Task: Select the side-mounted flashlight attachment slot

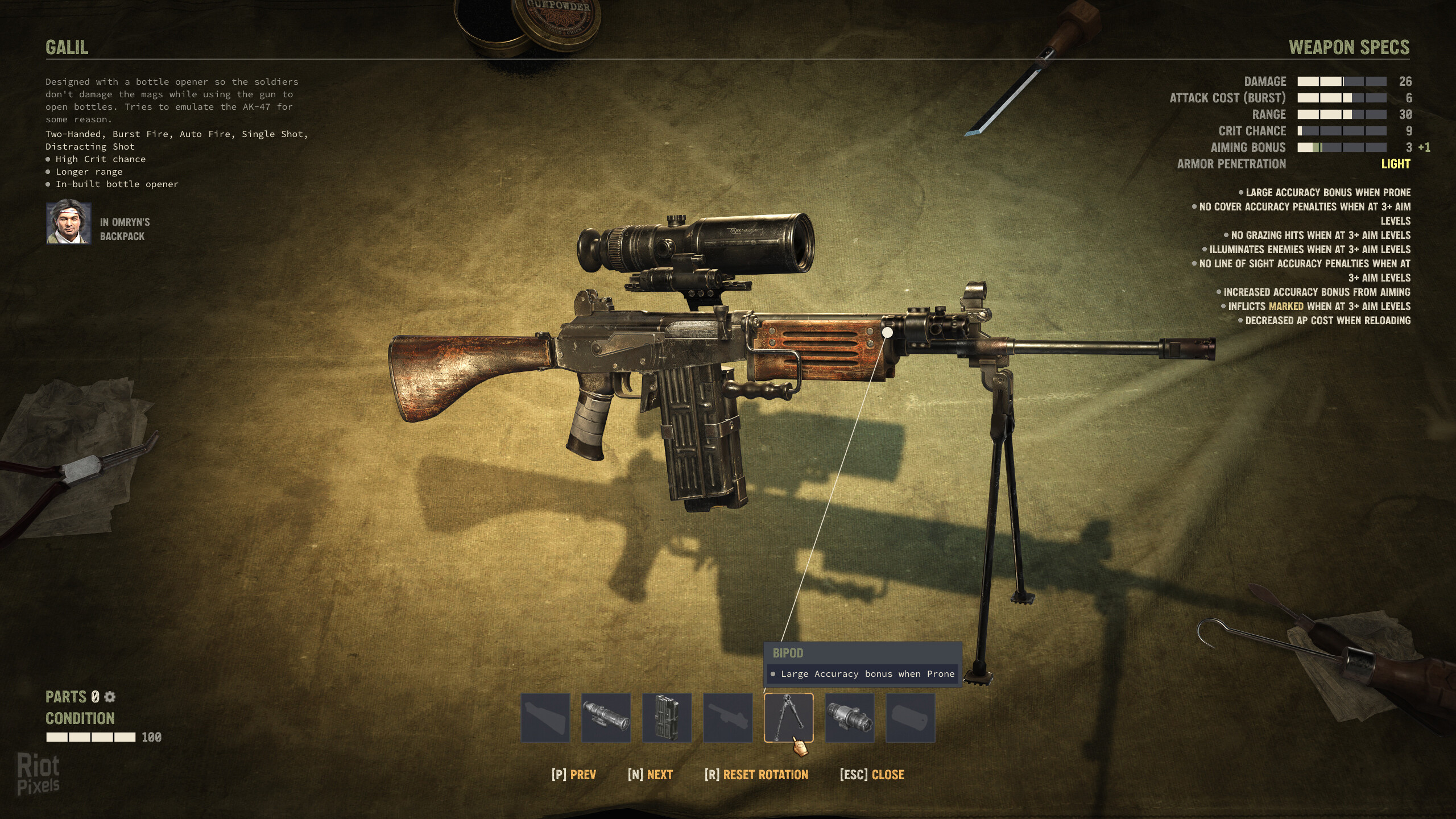Action: [x=849, y=717]
